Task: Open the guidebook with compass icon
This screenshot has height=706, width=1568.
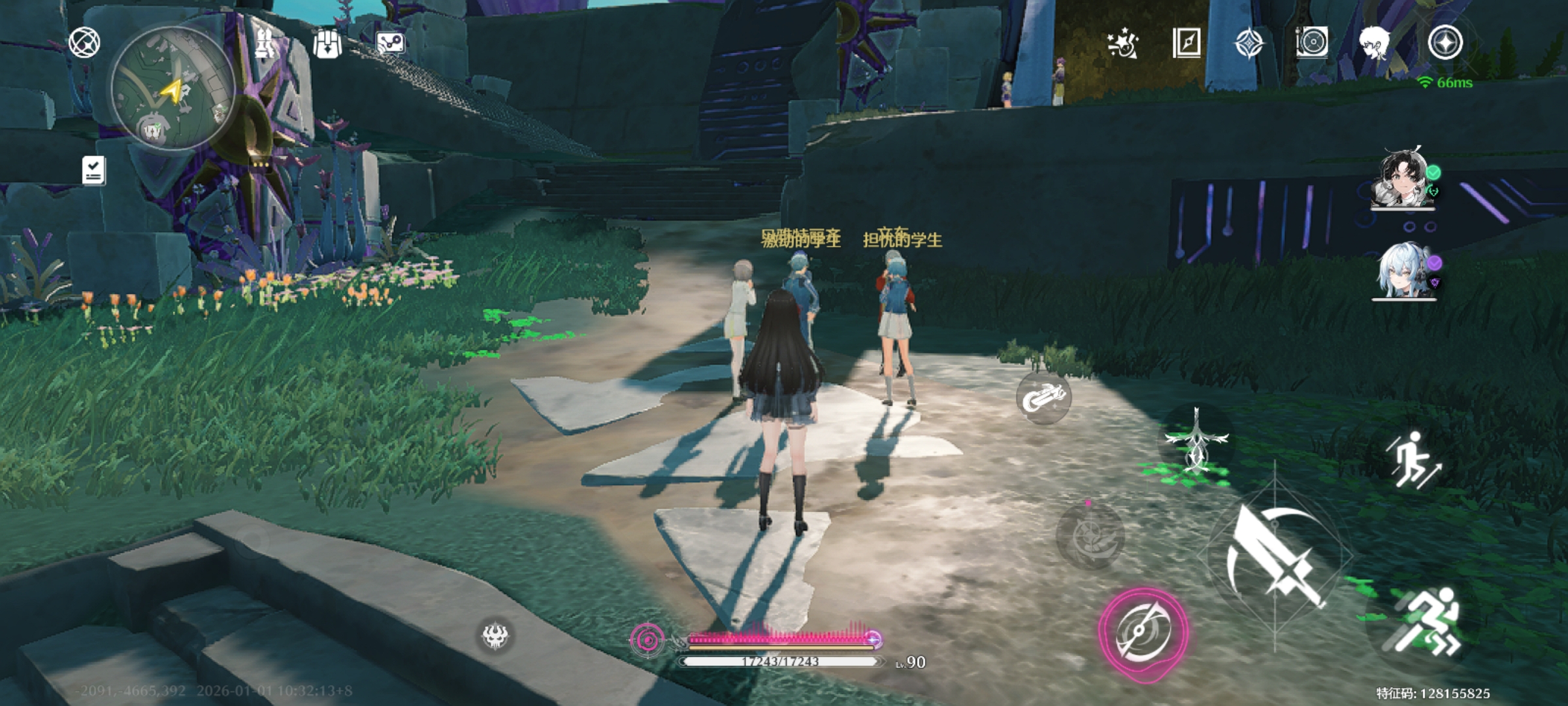Action: tap(1186, 43)
